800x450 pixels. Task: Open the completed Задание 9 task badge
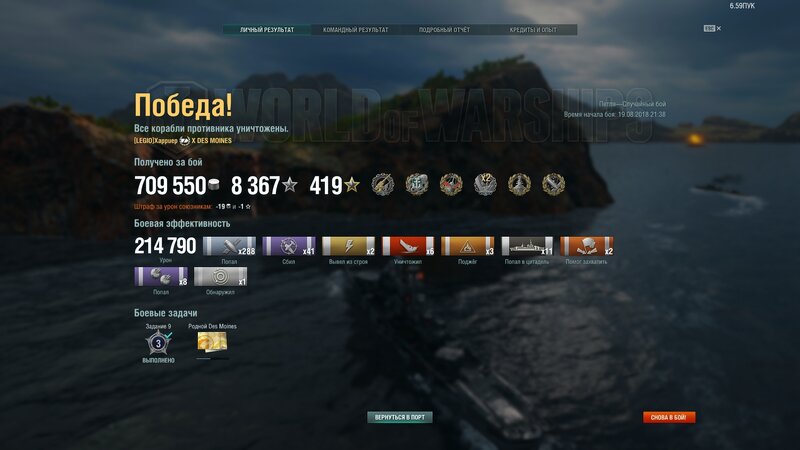[157, 343]
